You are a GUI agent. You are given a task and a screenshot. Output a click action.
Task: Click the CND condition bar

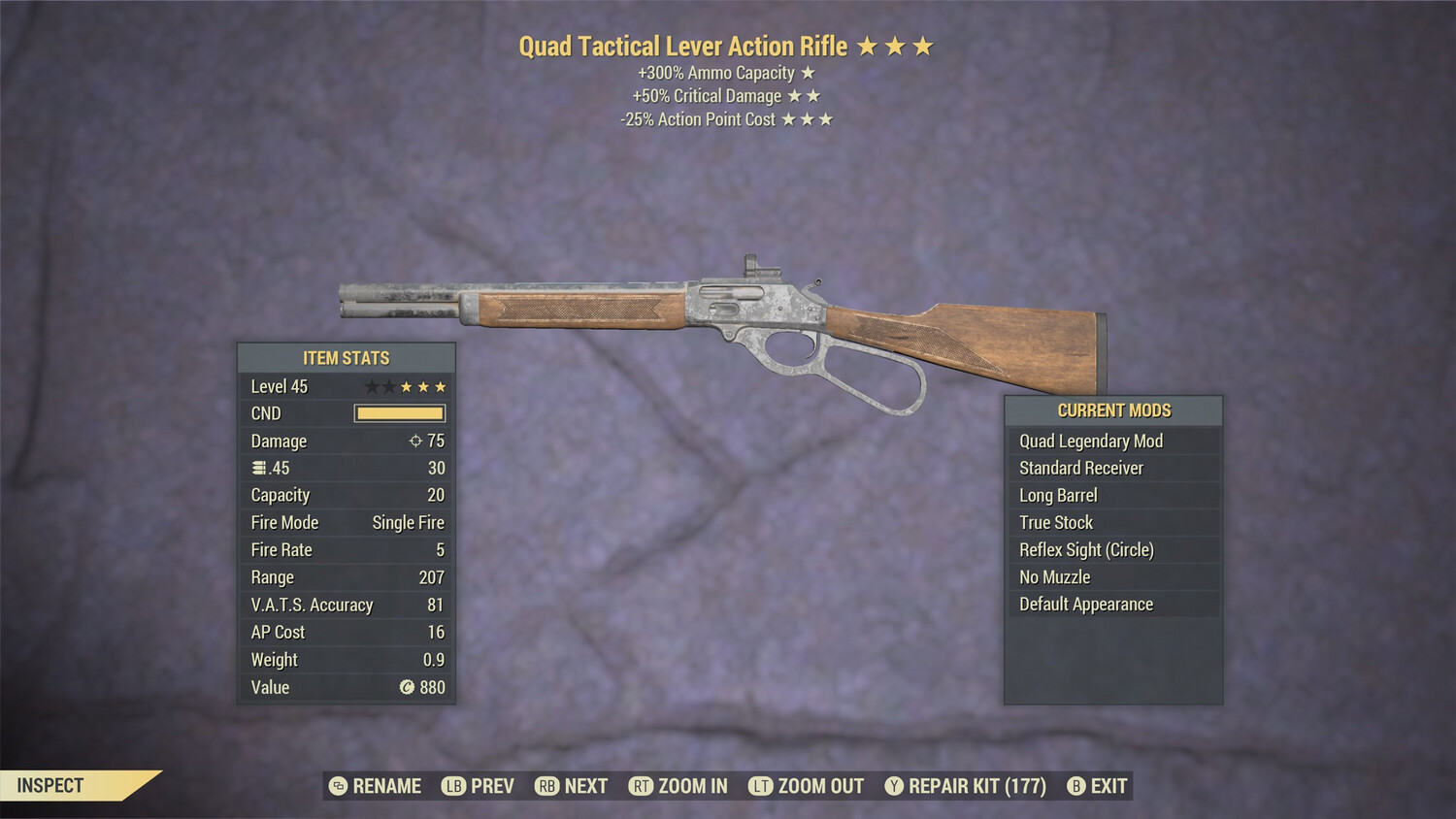click(399, 412)
